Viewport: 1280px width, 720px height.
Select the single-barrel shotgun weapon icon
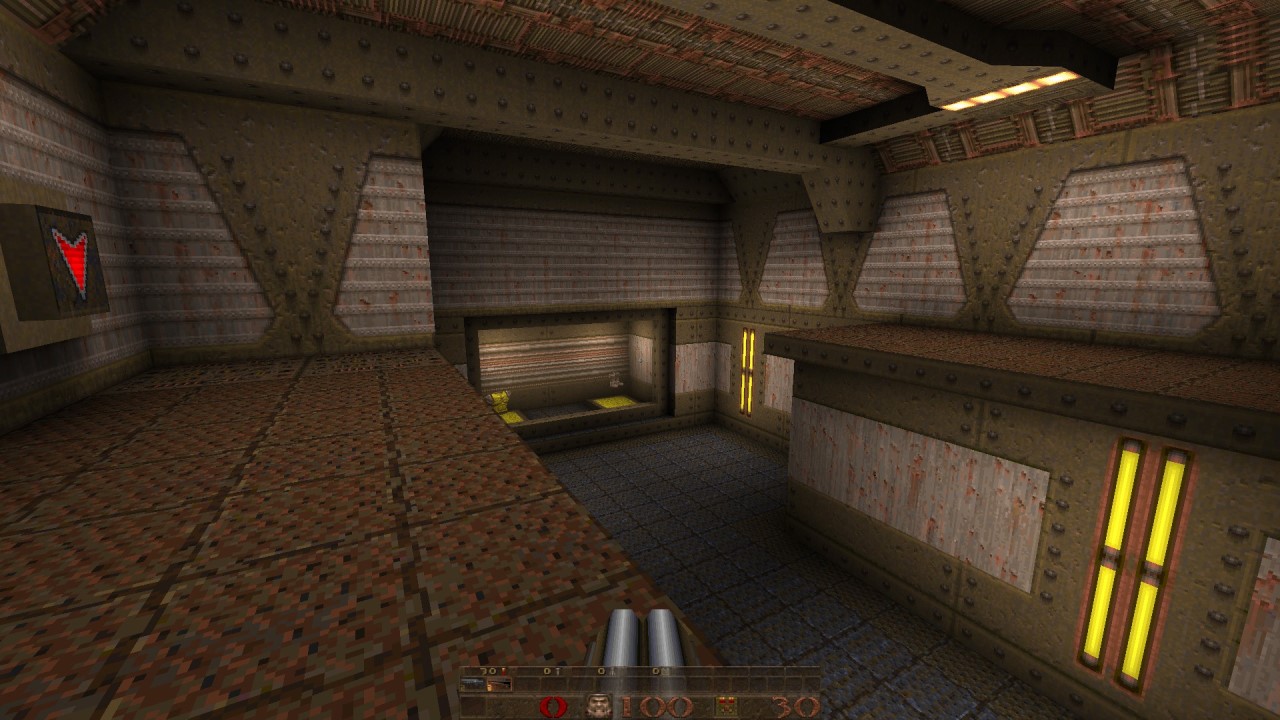coord(472,684)
